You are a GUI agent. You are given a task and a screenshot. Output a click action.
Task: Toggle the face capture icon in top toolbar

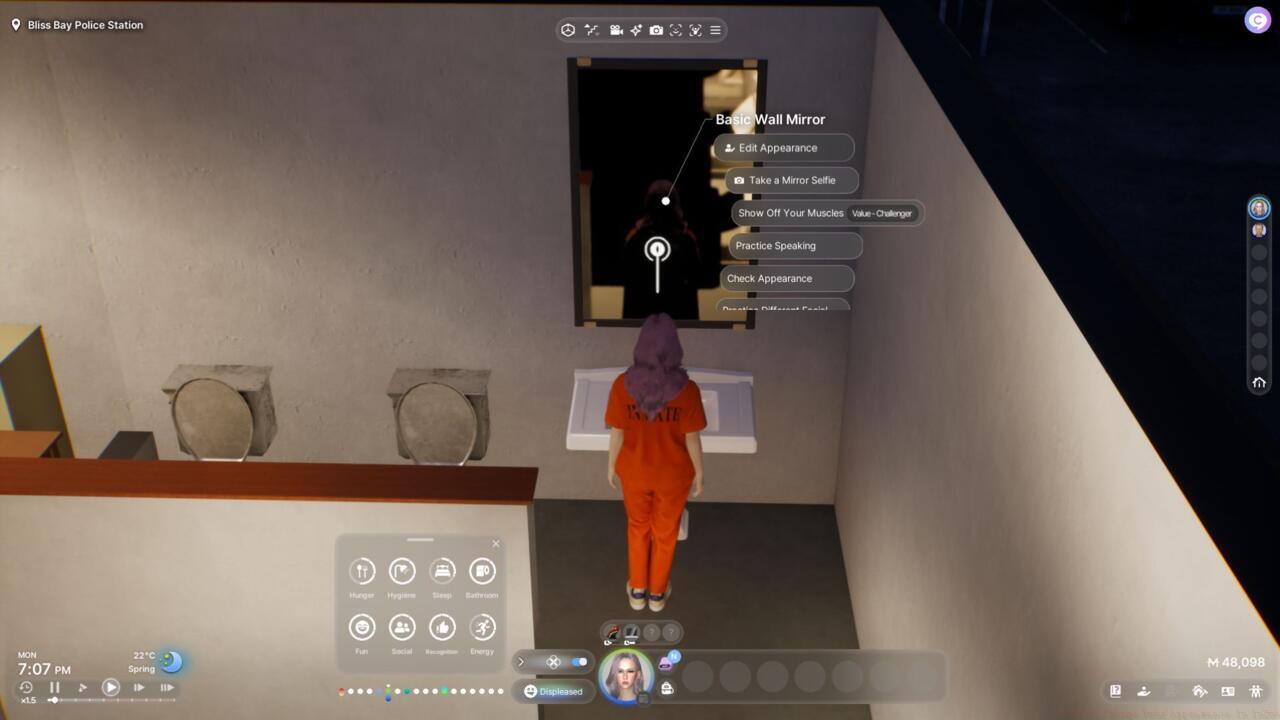point(676,30)
